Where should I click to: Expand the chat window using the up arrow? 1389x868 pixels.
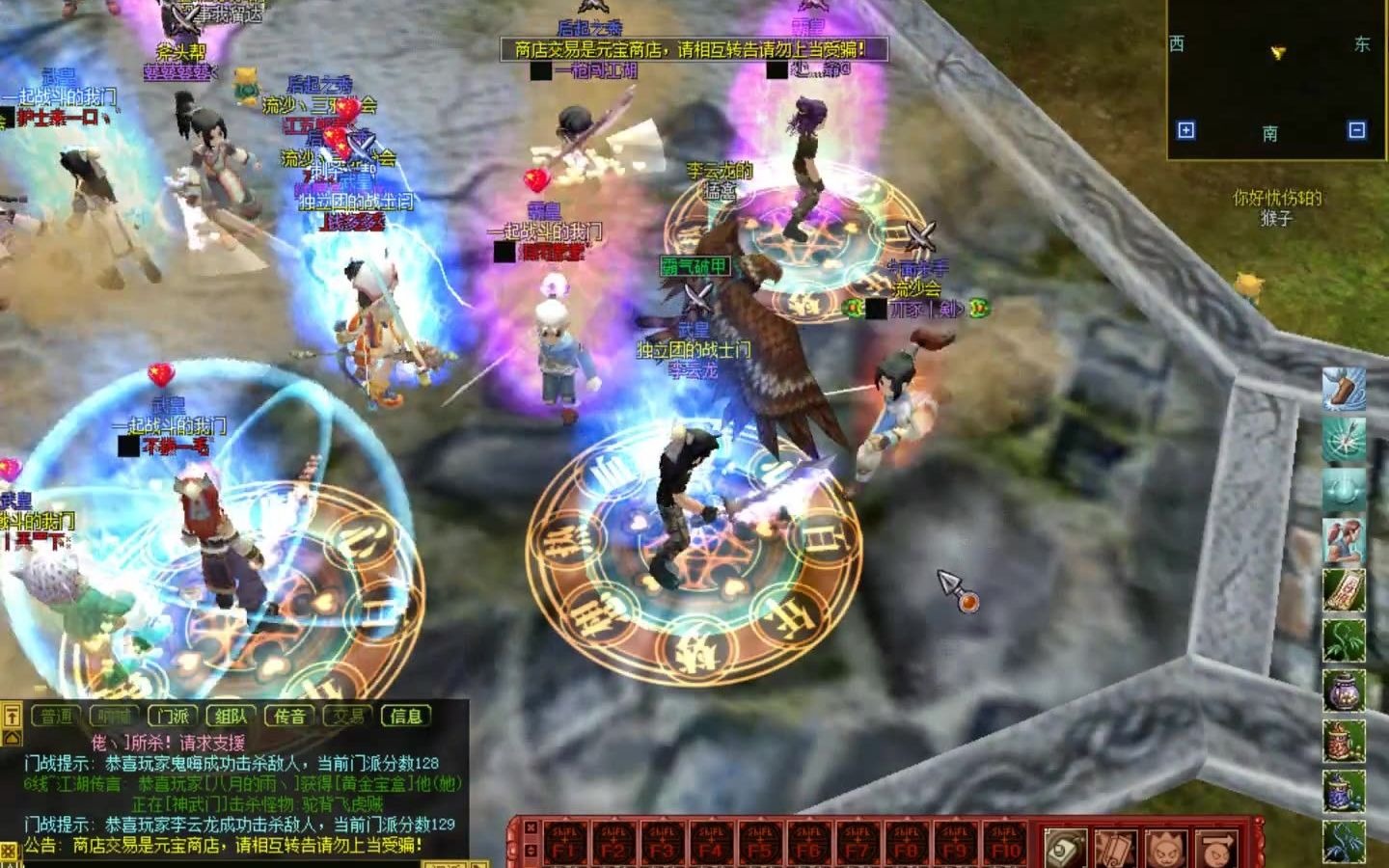10,716
